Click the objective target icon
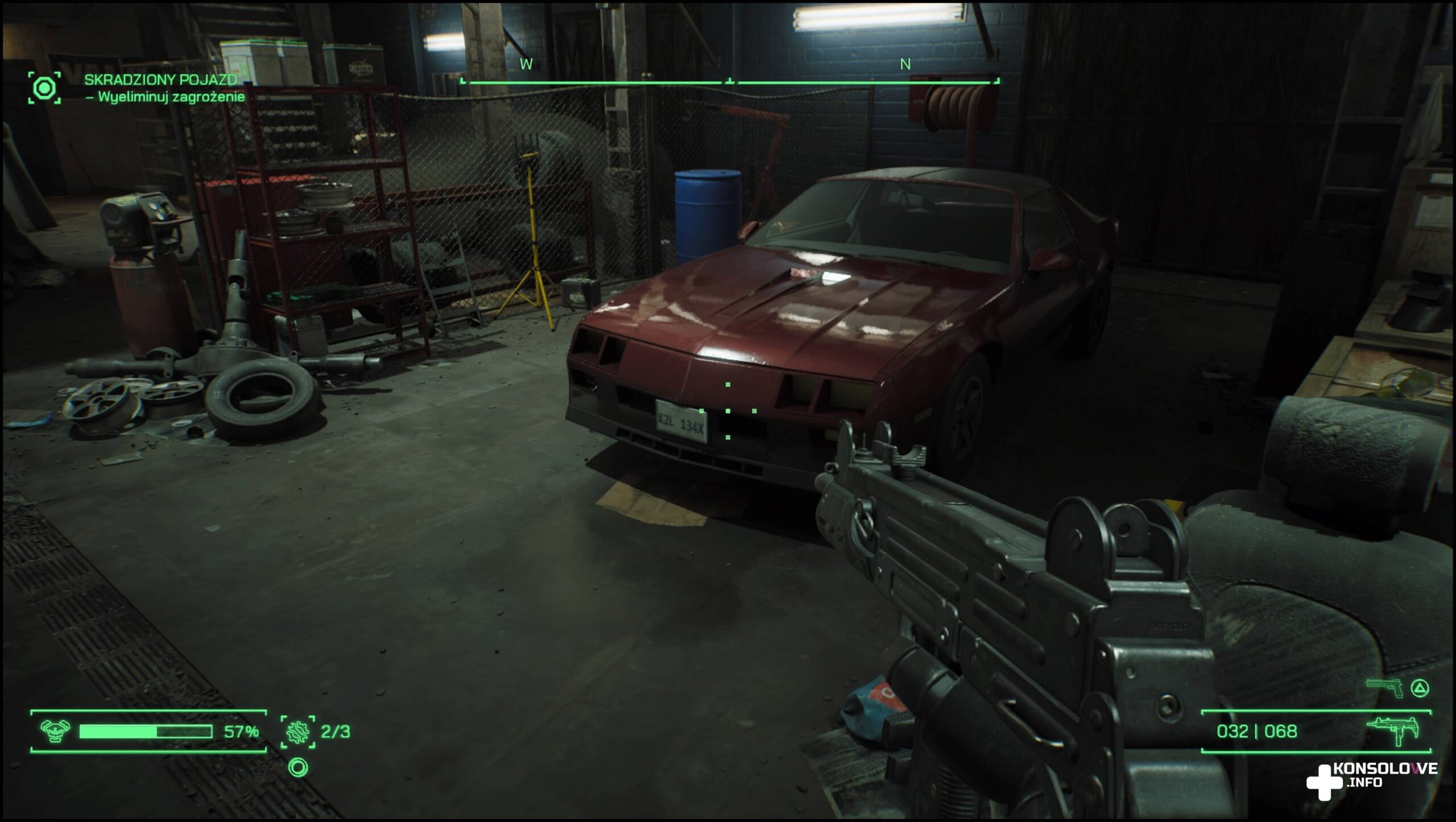The height and width of the screenshot is (822, 1456). coord(44,88)
